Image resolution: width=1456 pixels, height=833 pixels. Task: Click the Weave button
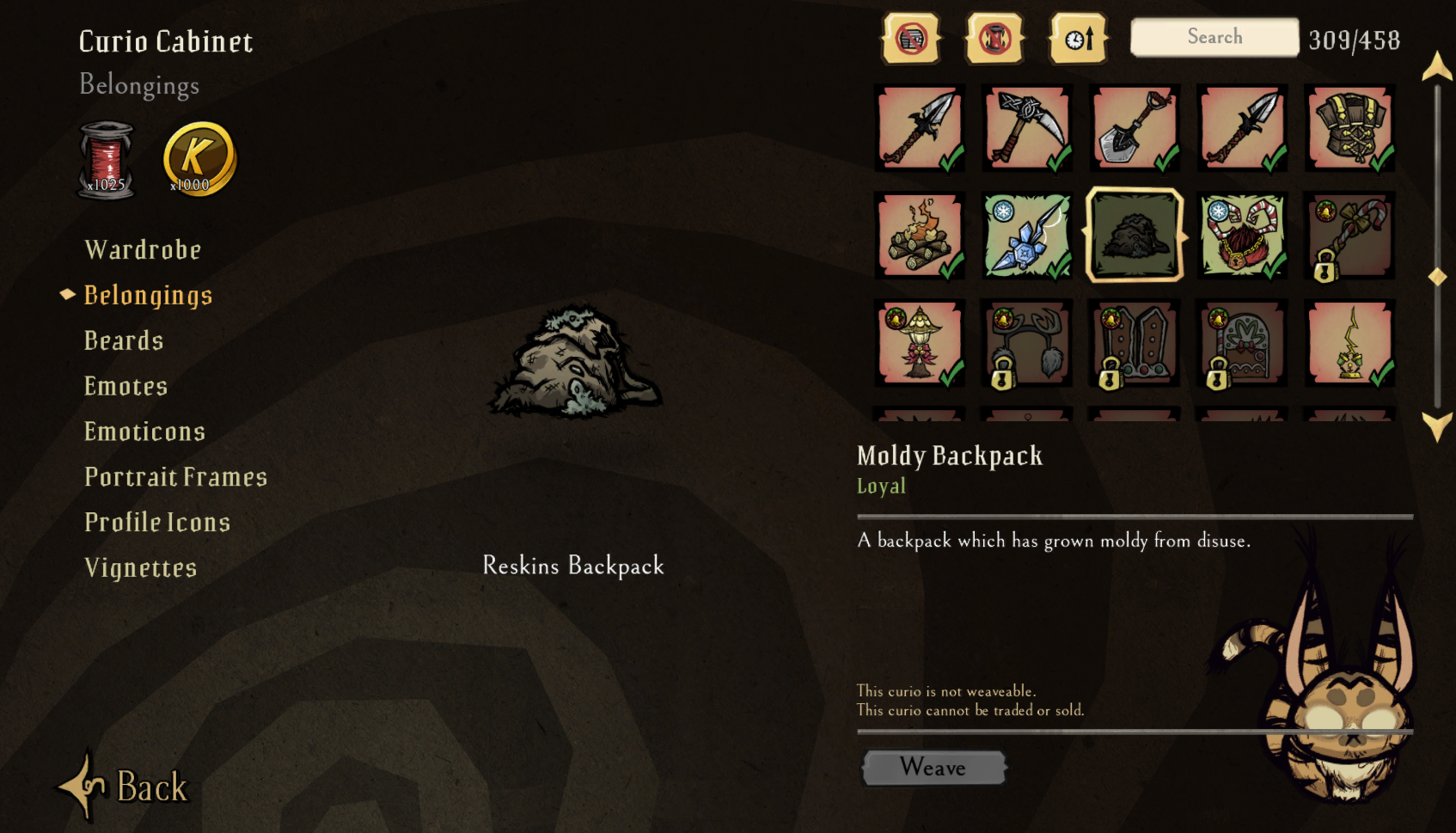(933, 768)
